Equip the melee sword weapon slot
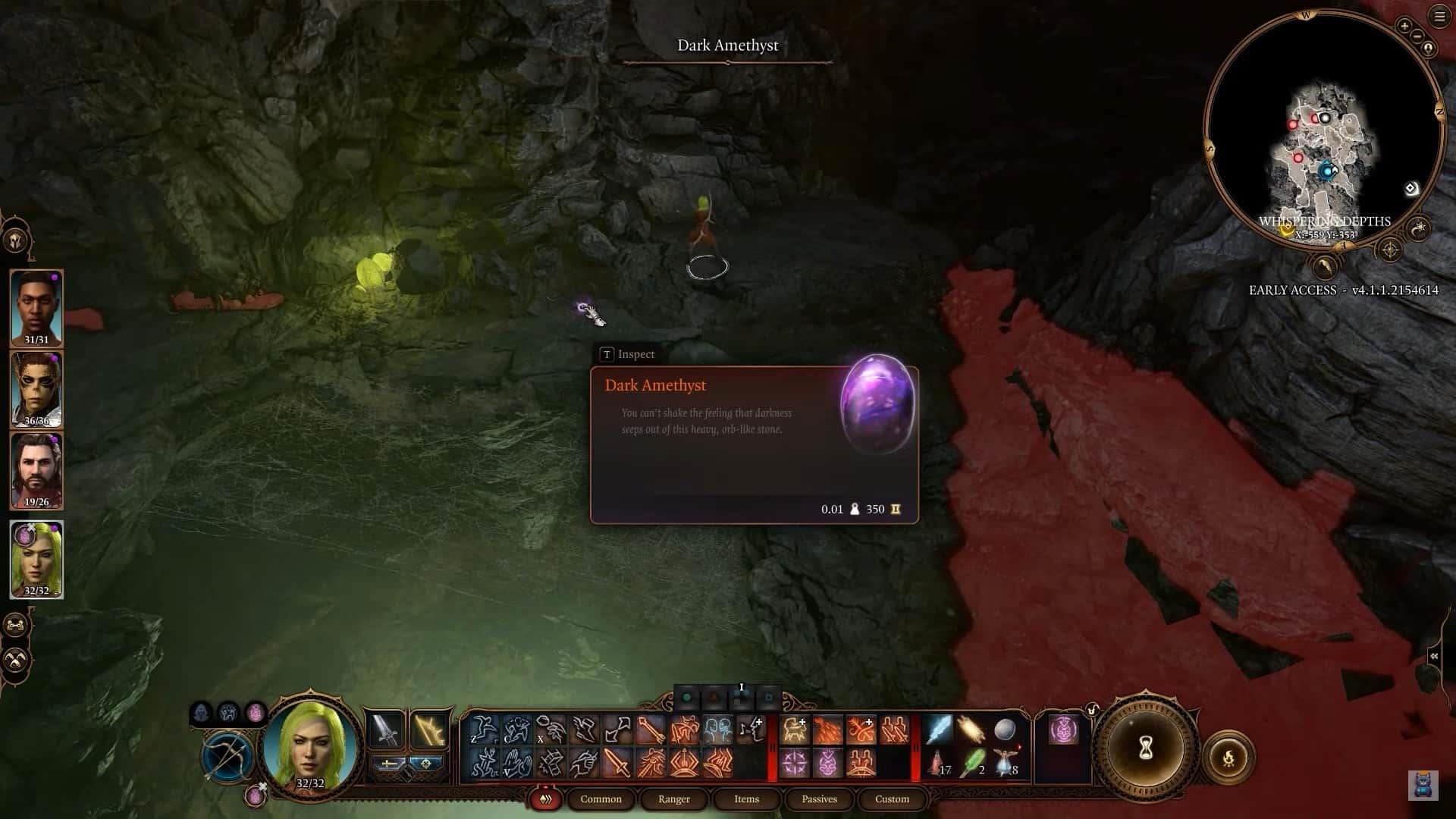The image size is (1456, 819). 384,730
